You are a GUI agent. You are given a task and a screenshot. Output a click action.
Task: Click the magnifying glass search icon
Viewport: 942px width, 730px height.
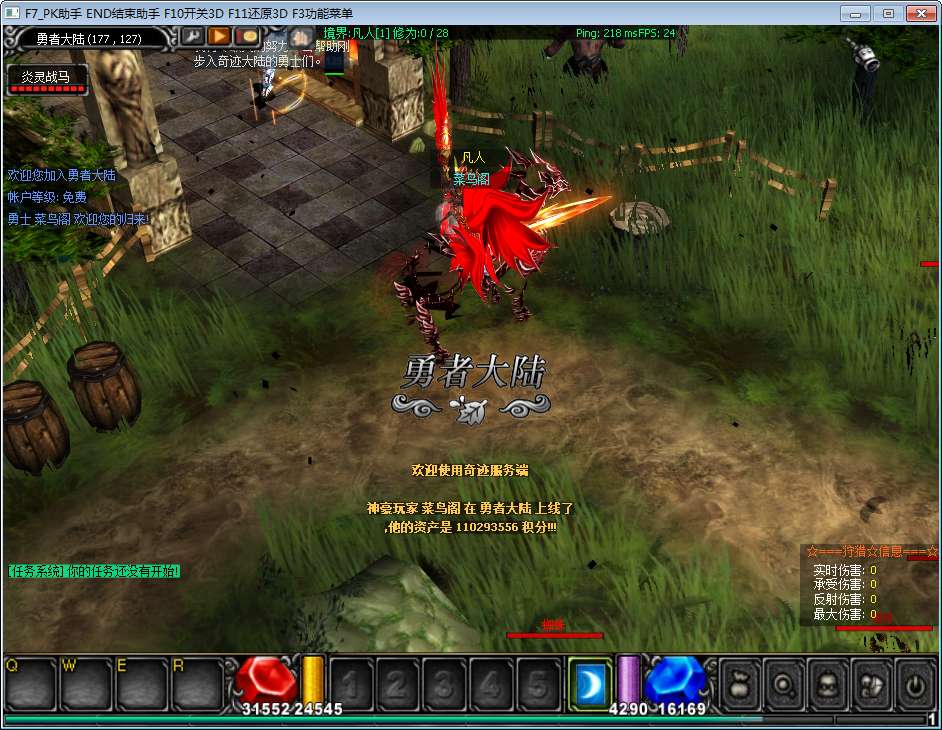tap(784, 684)
